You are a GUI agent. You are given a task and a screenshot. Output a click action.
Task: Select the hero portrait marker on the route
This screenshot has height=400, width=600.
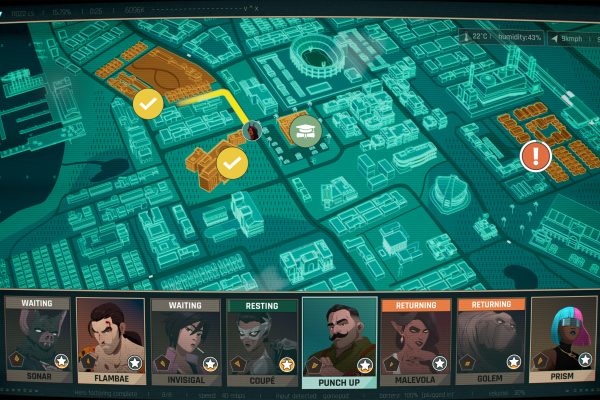click(253, 131)
